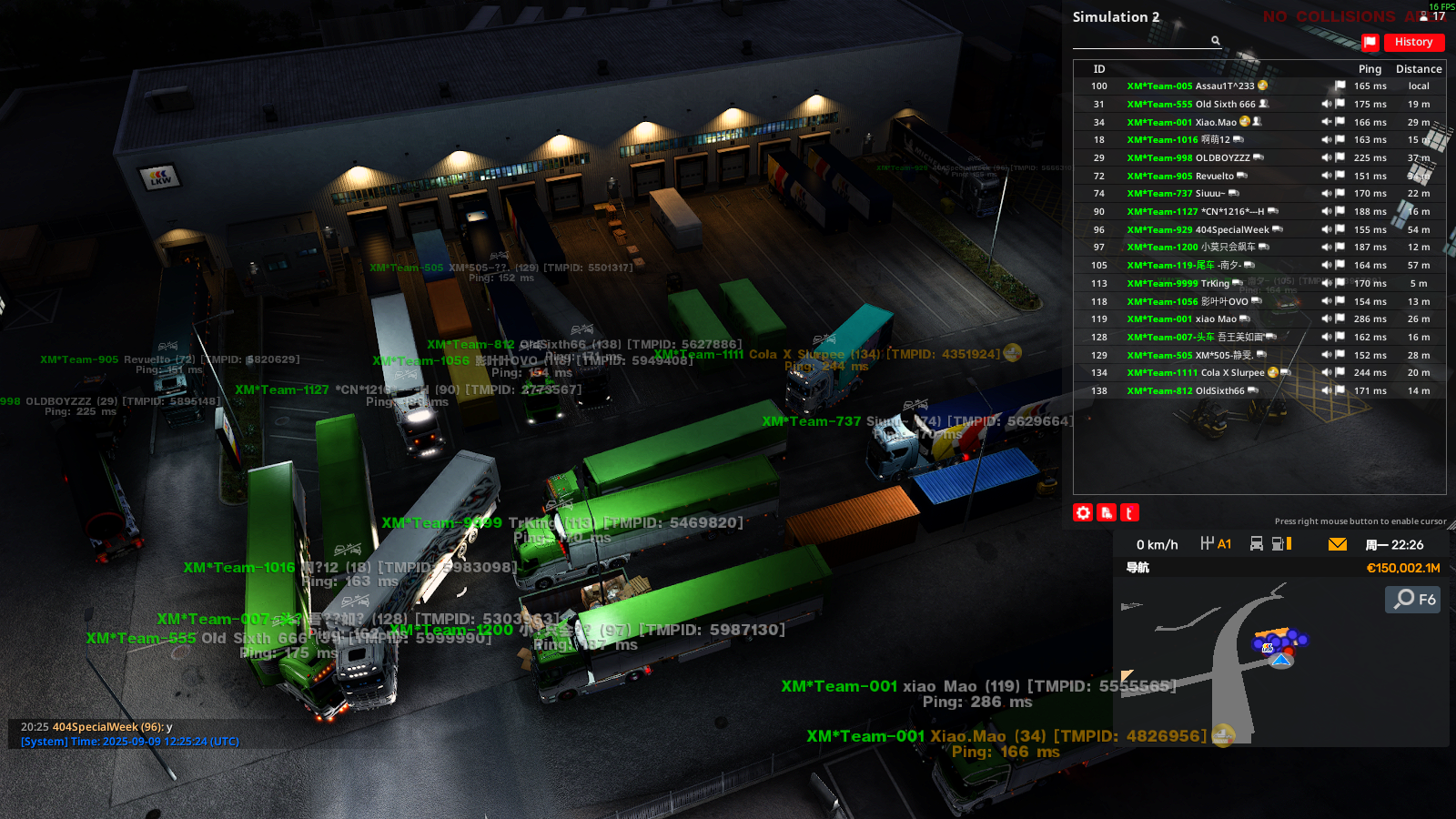Select player row OldSixth66 (ID 138)

[x=1219, y=391]
